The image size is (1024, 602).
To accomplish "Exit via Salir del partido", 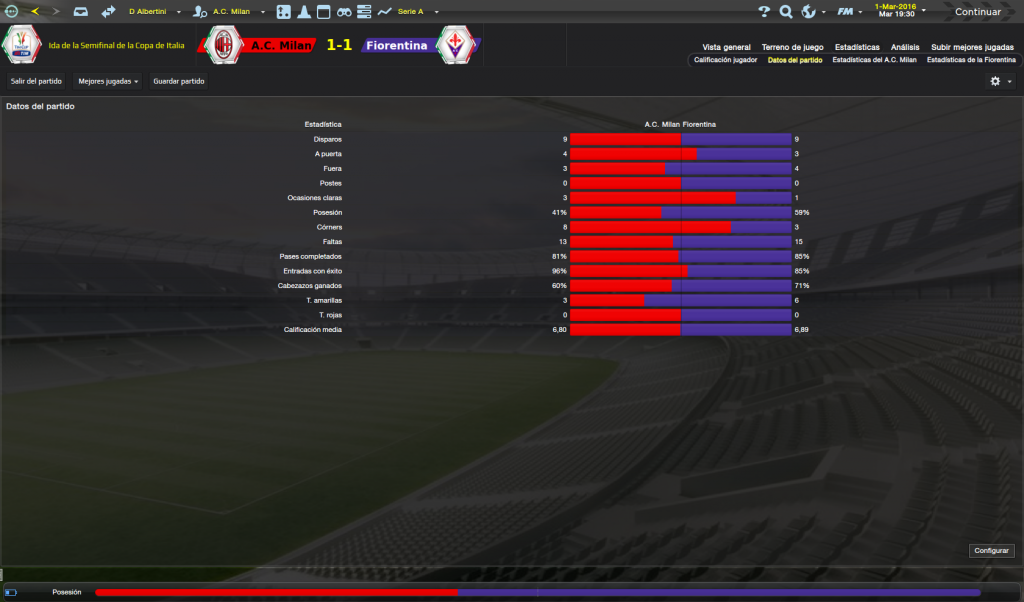I will coord(36,81).
